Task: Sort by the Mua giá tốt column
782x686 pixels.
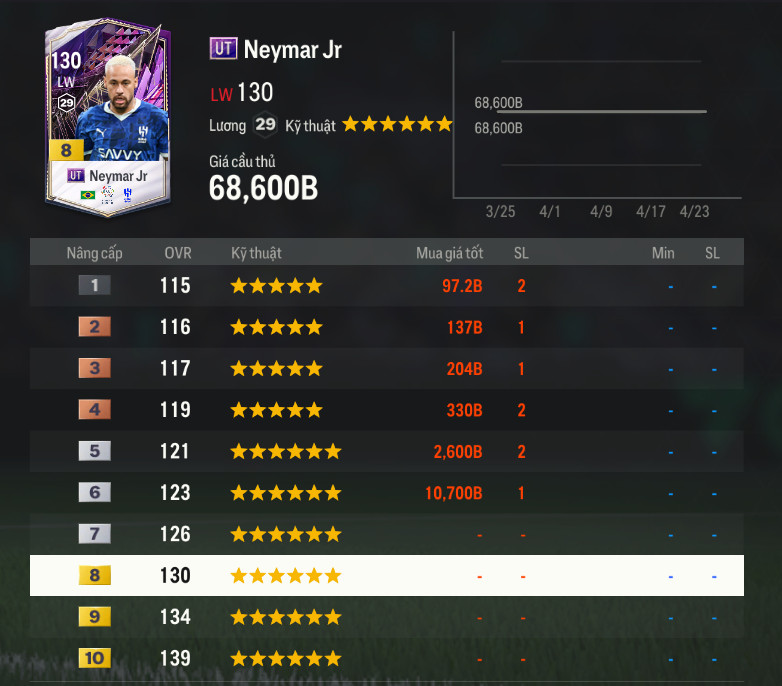Action: click(x=449, y=253)
